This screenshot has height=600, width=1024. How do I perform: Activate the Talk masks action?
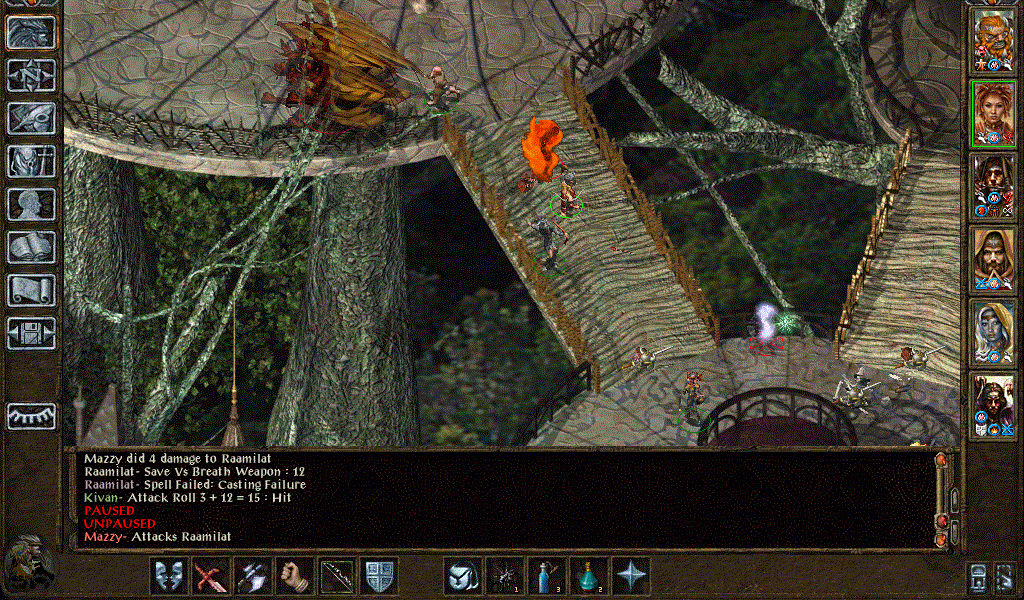169,576
